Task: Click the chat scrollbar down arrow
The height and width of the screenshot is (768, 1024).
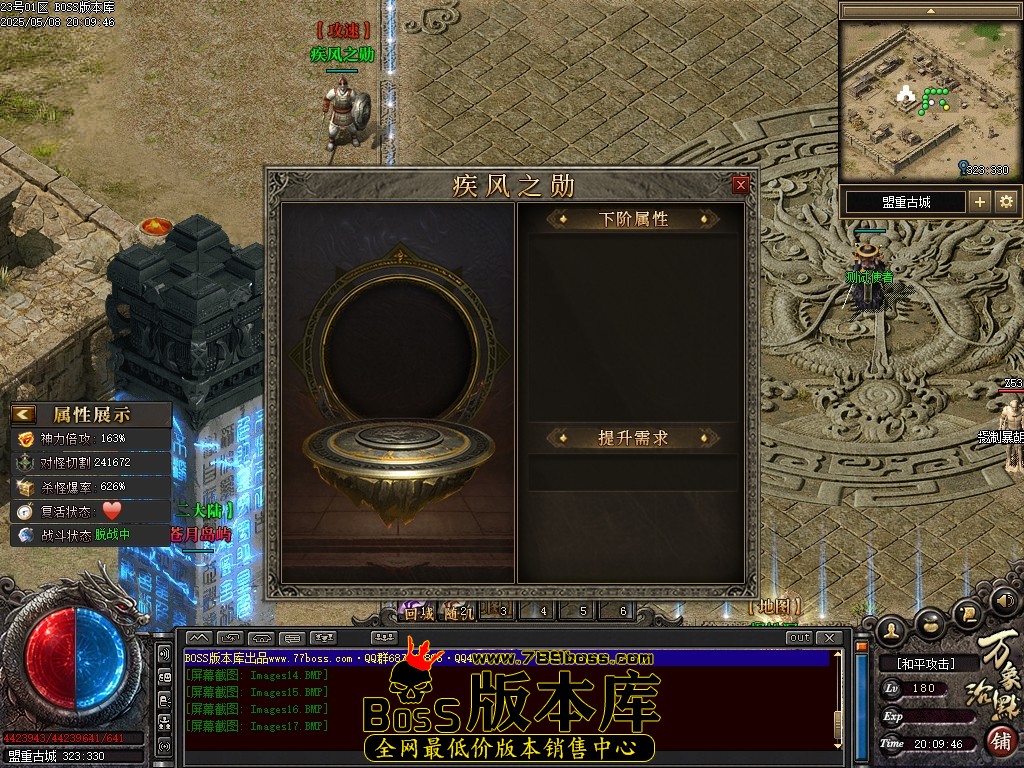Action: [x=841, y=745]
